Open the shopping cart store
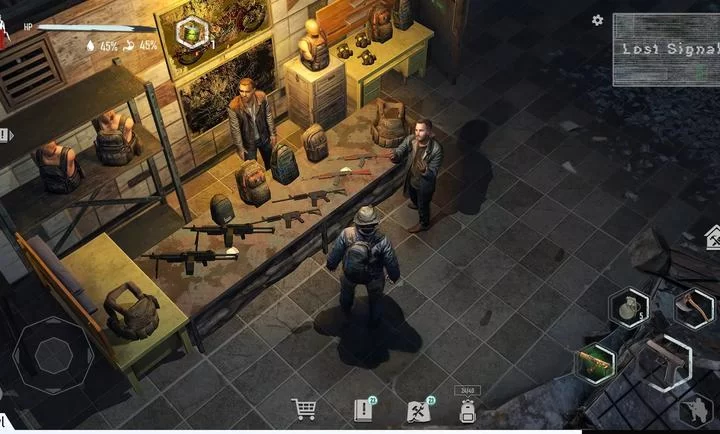This screenshot has width=720, height=434. point(304,408)
